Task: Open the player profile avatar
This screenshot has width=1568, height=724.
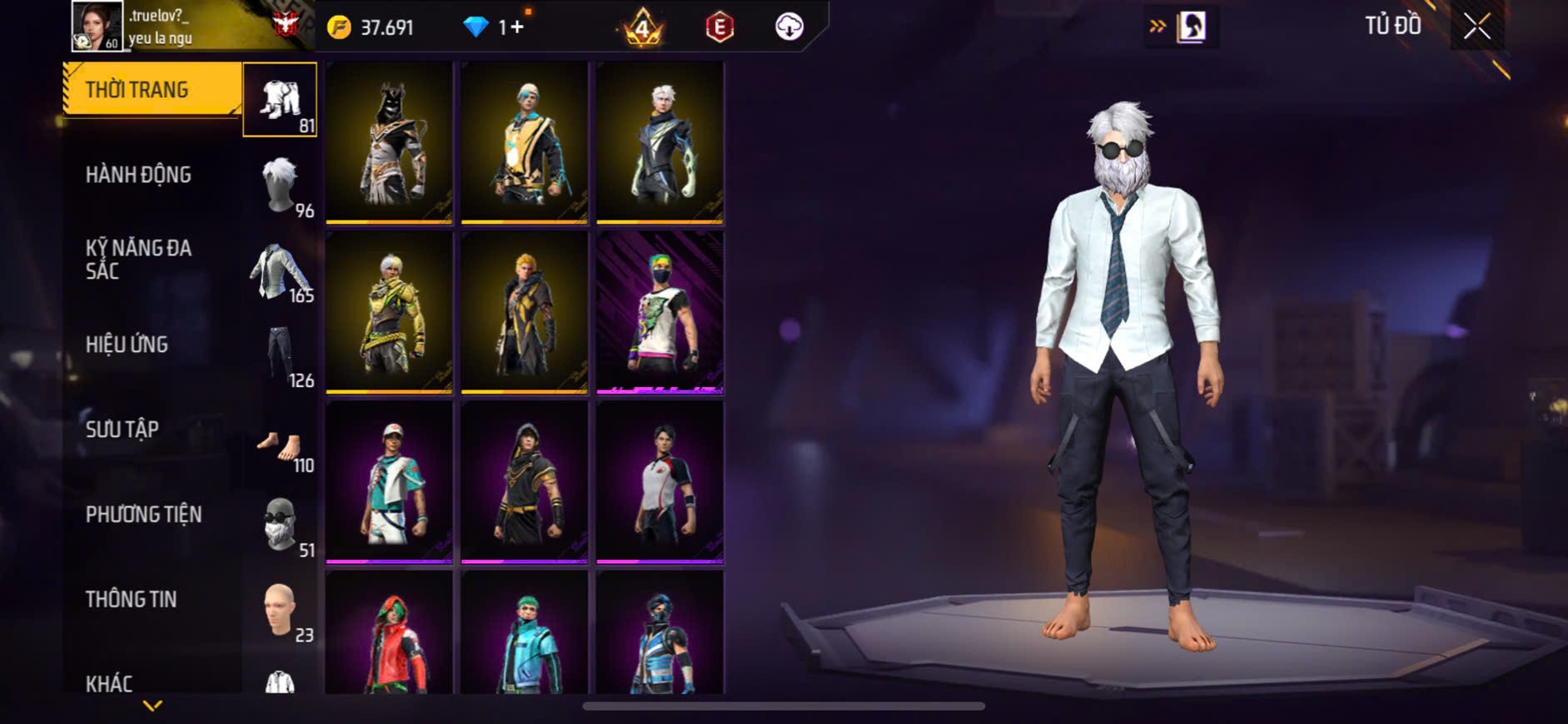Action: point(97,26)
